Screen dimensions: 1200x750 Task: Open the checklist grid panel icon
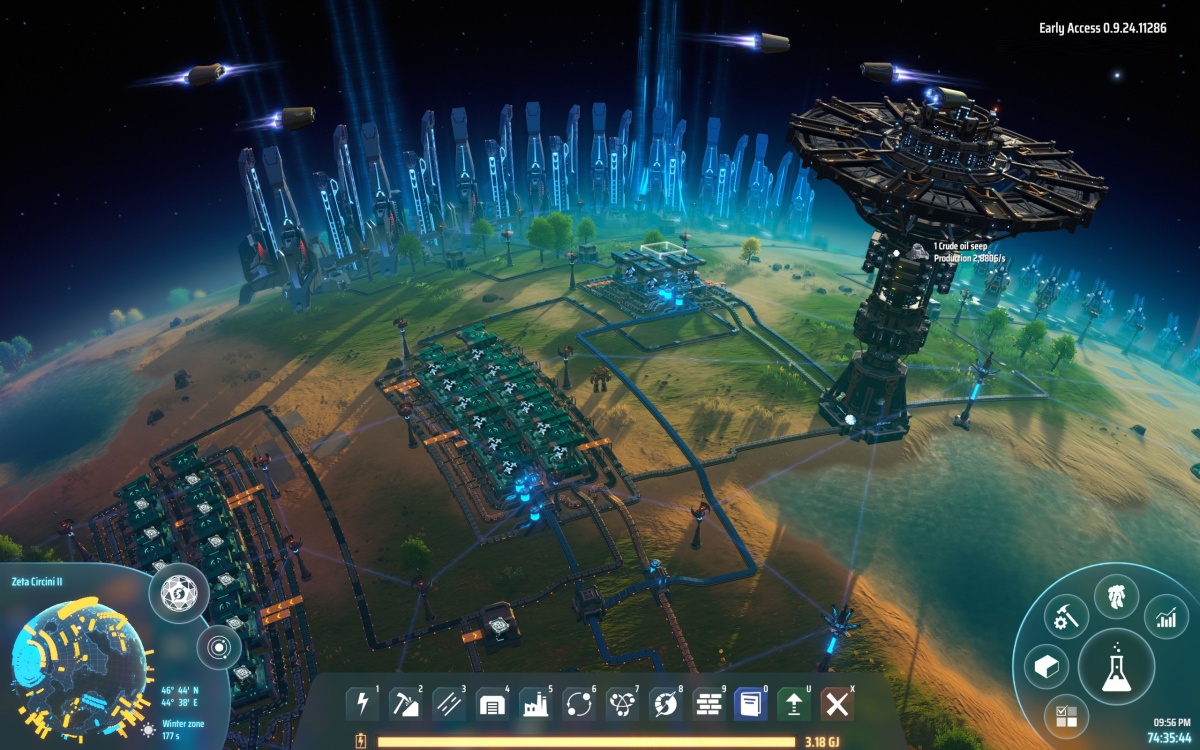1066,714
